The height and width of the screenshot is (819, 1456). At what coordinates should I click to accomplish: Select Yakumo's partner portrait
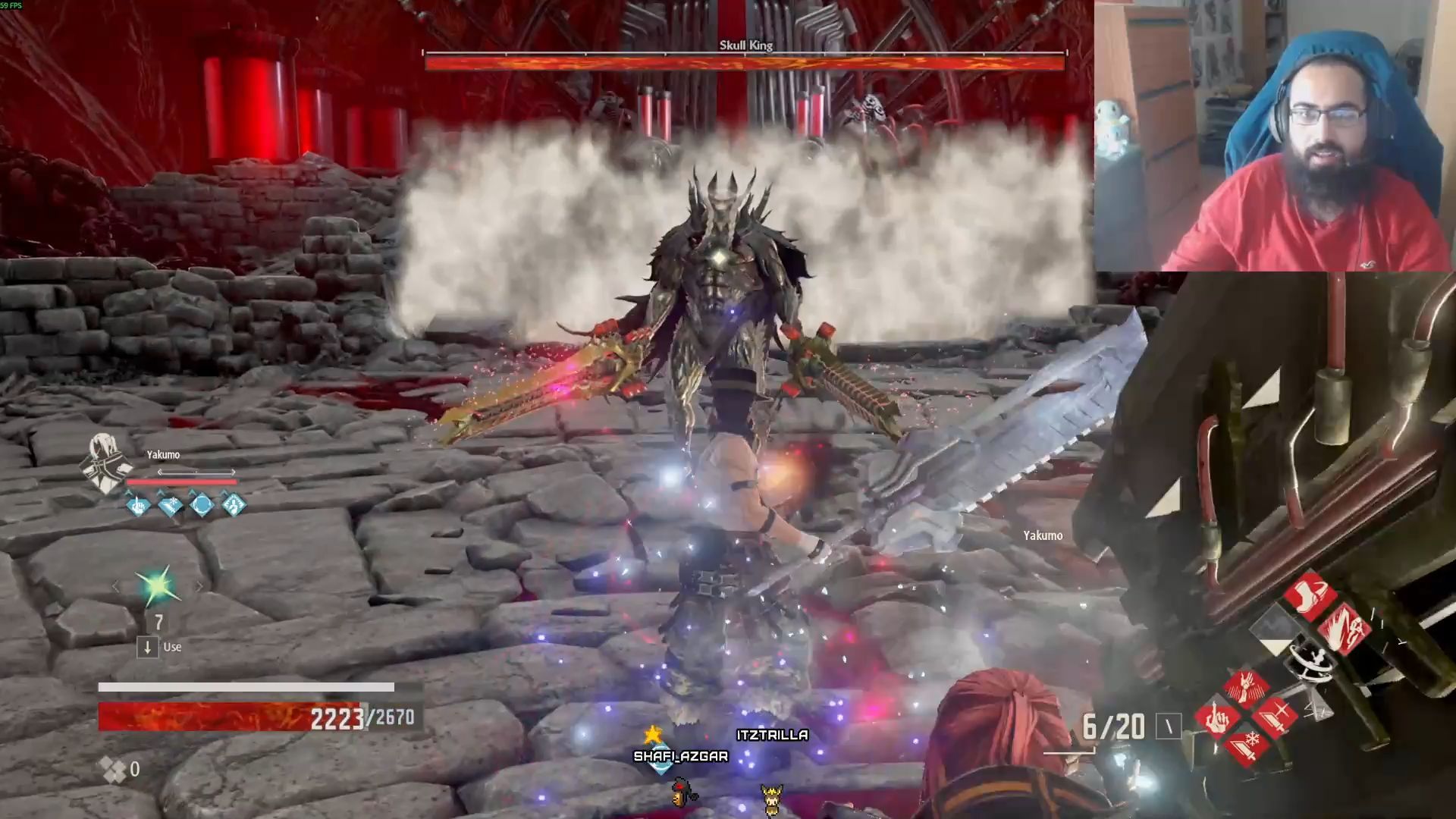coord(106,463)
